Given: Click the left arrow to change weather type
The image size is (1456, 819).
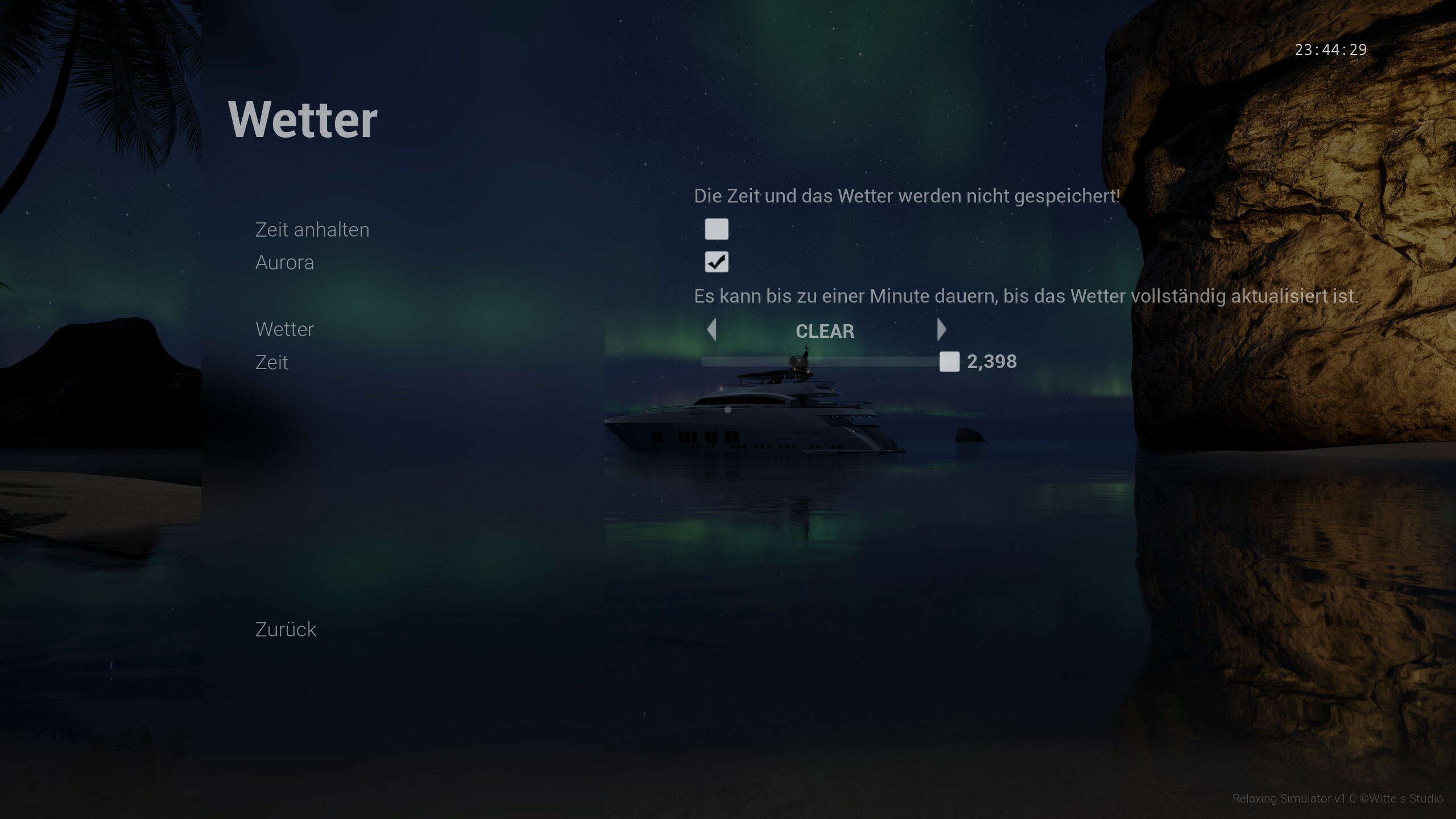Looking at the screenshot, I should coord(712,330).
